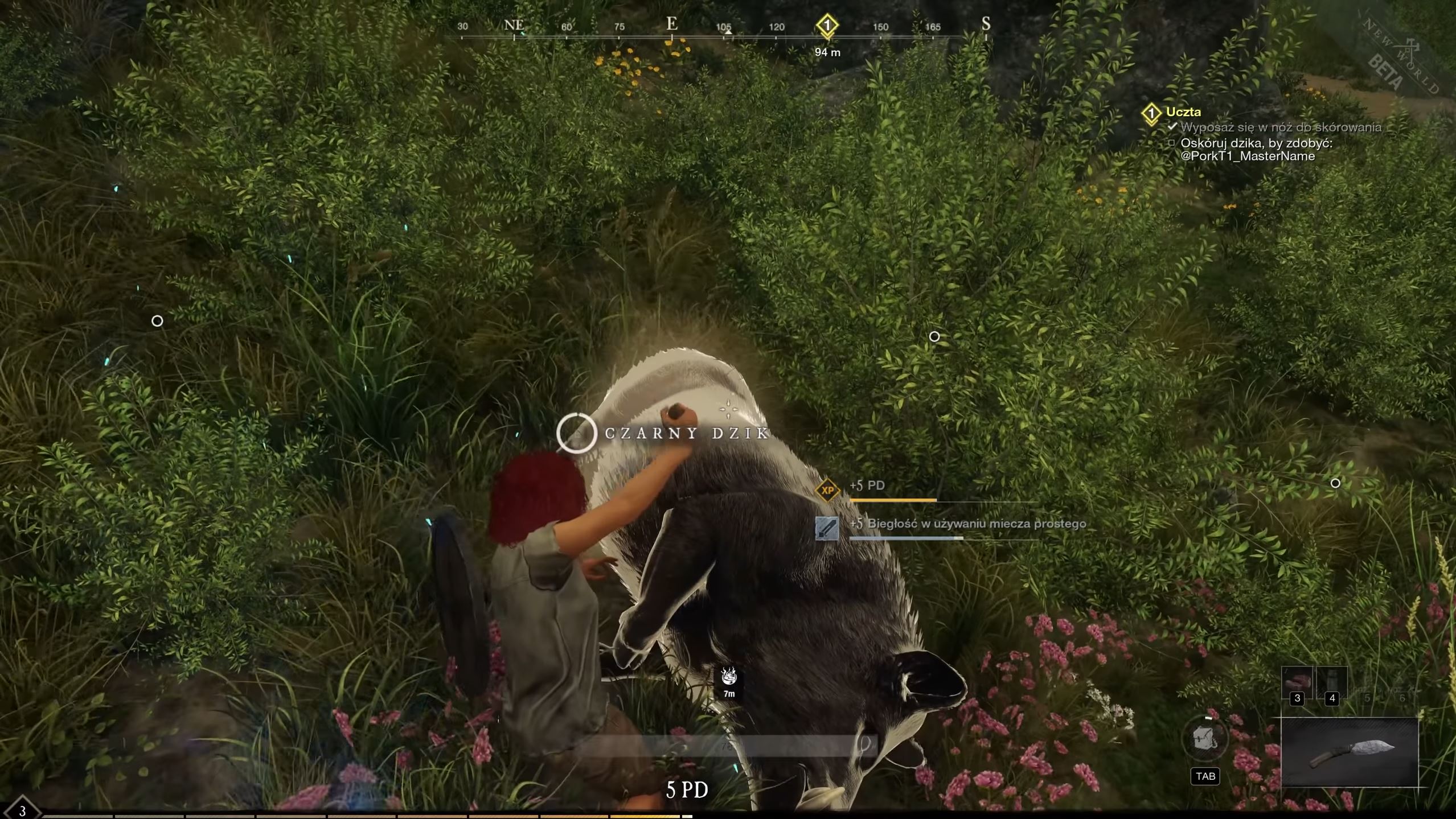Click the 94 m distance marker on compass

(827, 51)
